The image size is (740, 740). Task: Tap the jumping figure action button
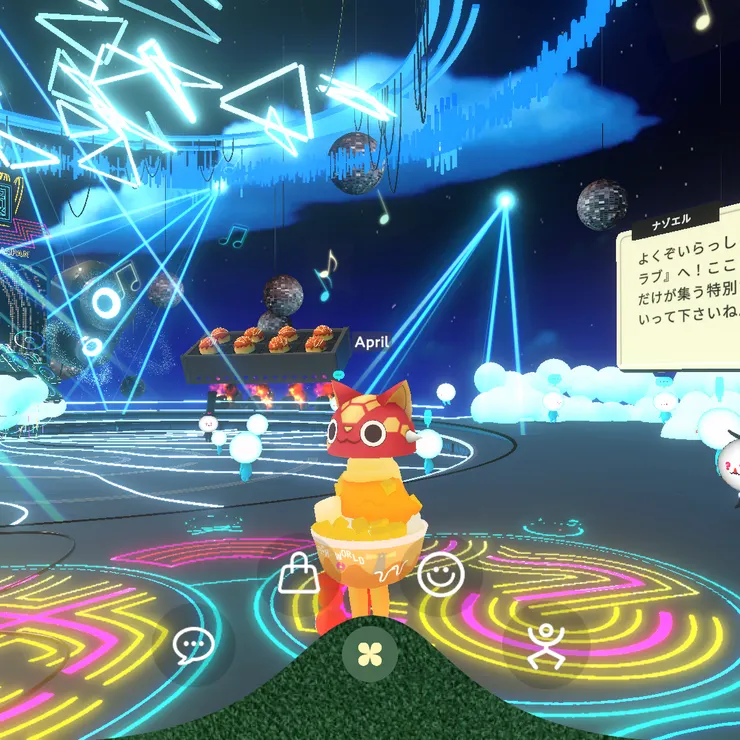tap(547, 645)
